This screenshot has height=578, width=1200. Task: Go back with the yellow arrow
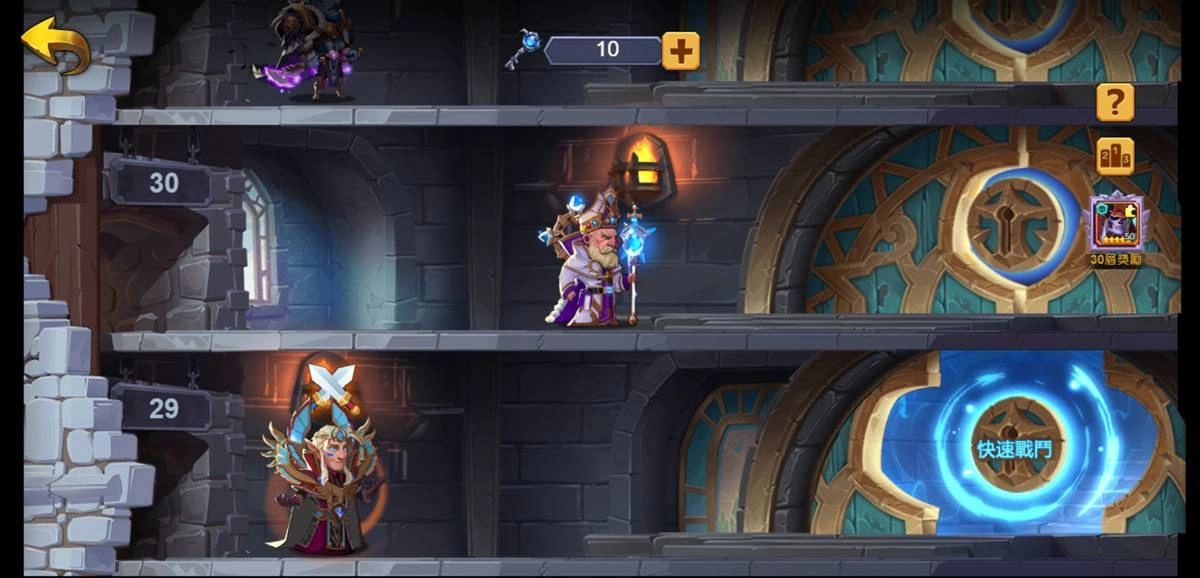(x=56, y=44)
